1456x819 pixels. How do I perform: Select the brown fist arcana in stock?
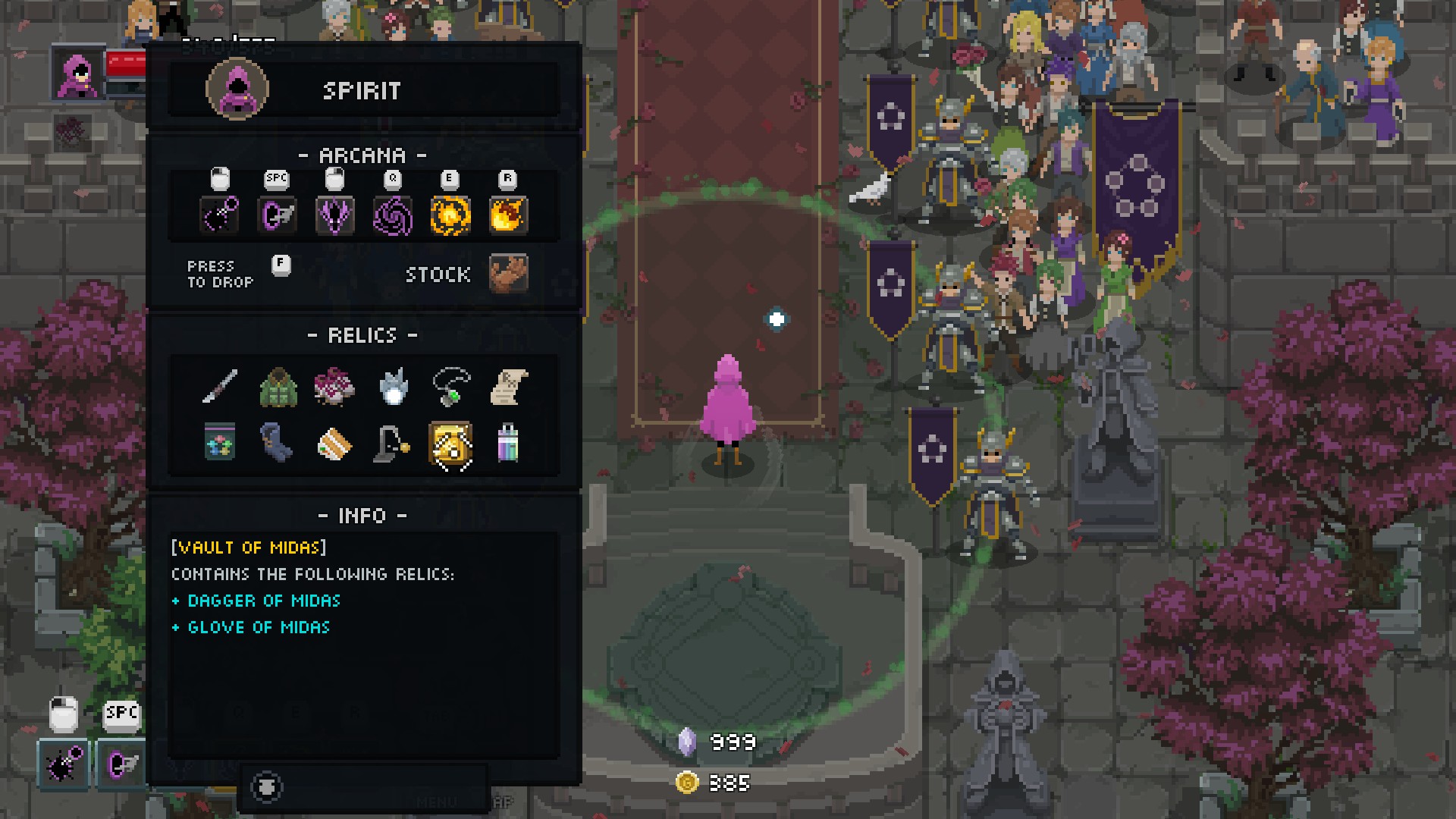(508, 273)
